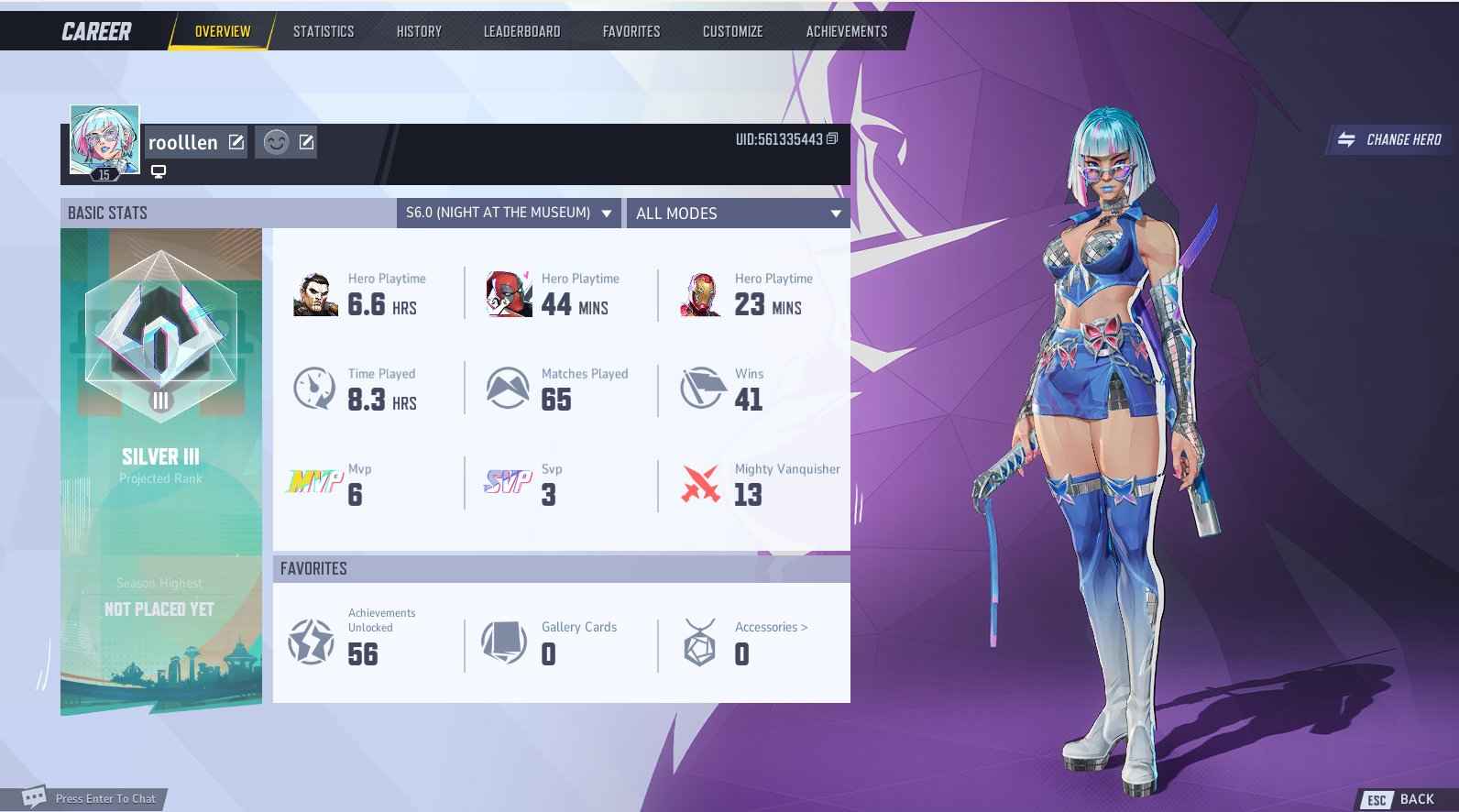Open the Leaderboard tab
The height and width of the screenshot is (812, 1459).
coord(521,30)
